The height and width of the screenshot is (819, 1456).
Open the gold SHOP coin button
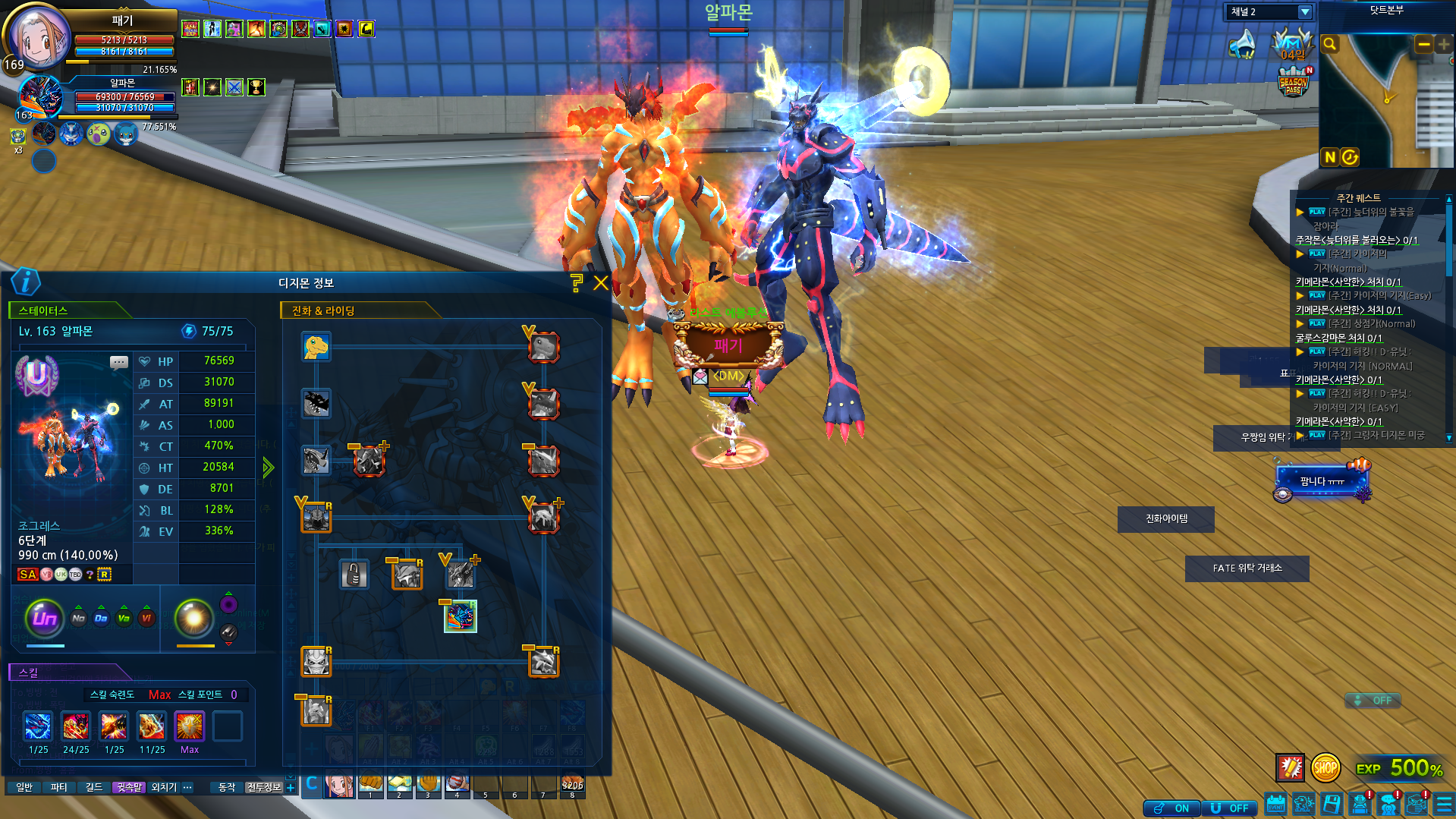tap(1325, 768)
